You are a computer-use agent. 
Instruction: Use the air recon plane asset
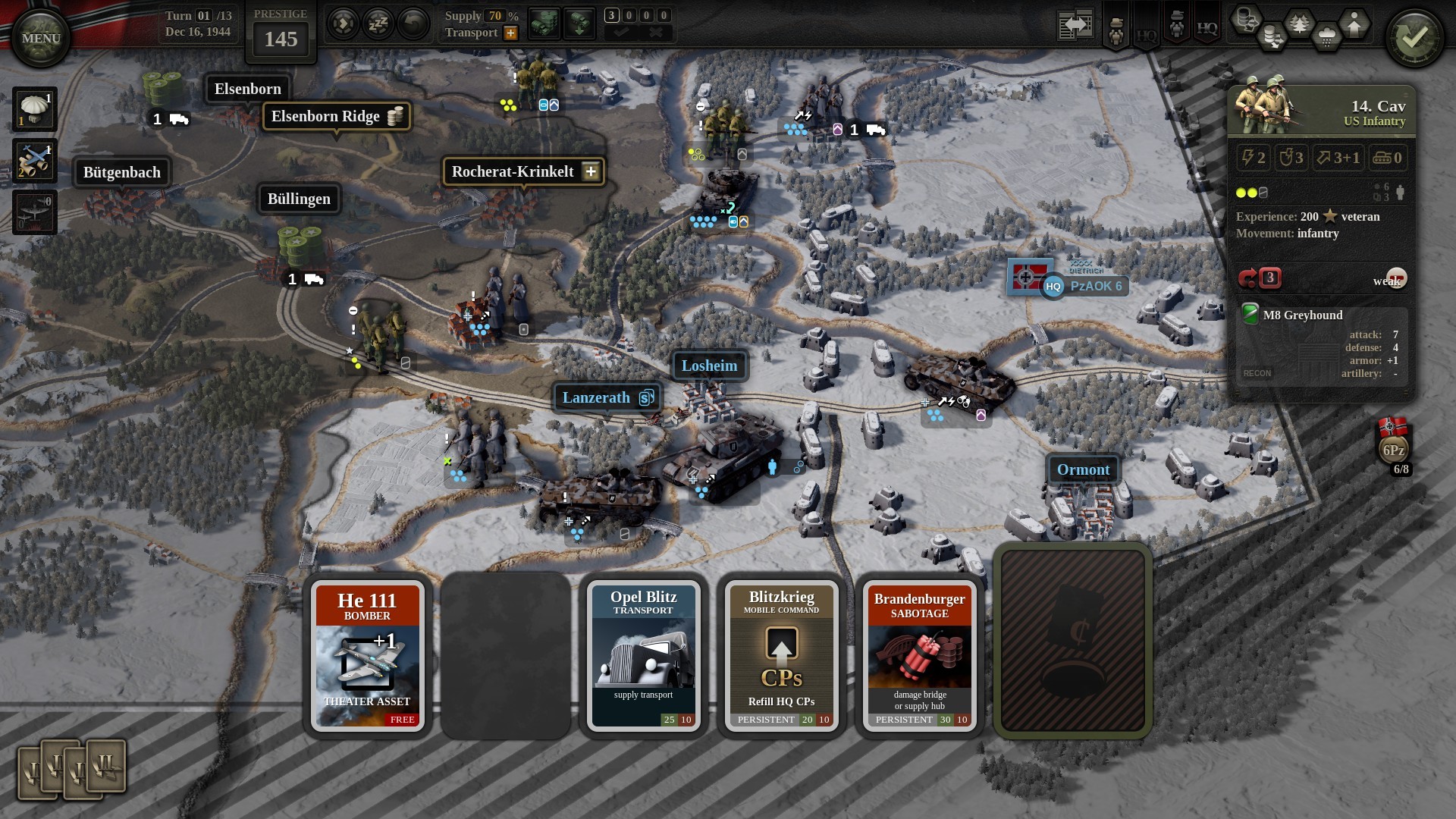pos(34,161)
